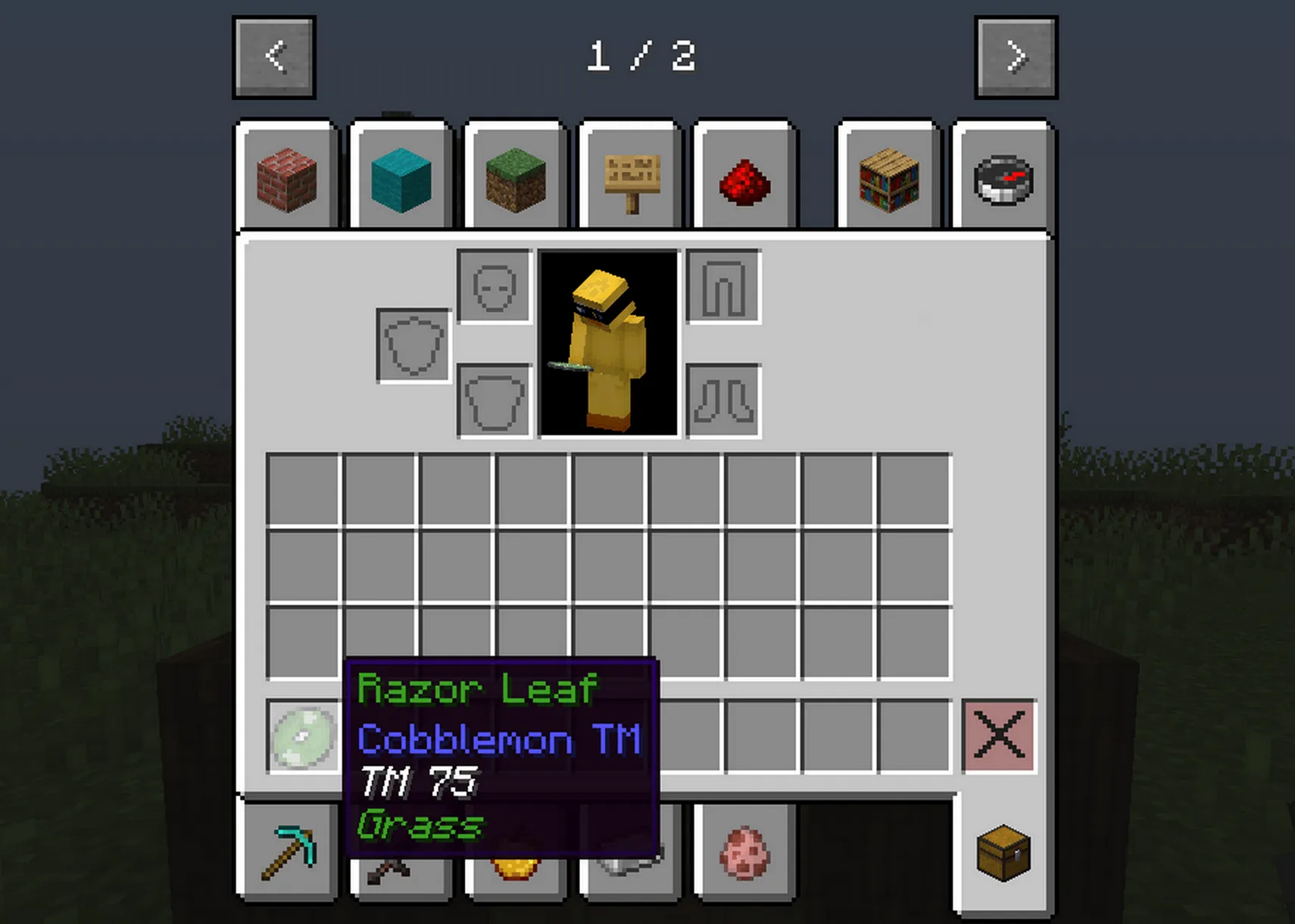This screenshot has height=924, width=1295.
Task: Open the Building Blocks tab with the brick icon
Action: (x=288, y=179)
